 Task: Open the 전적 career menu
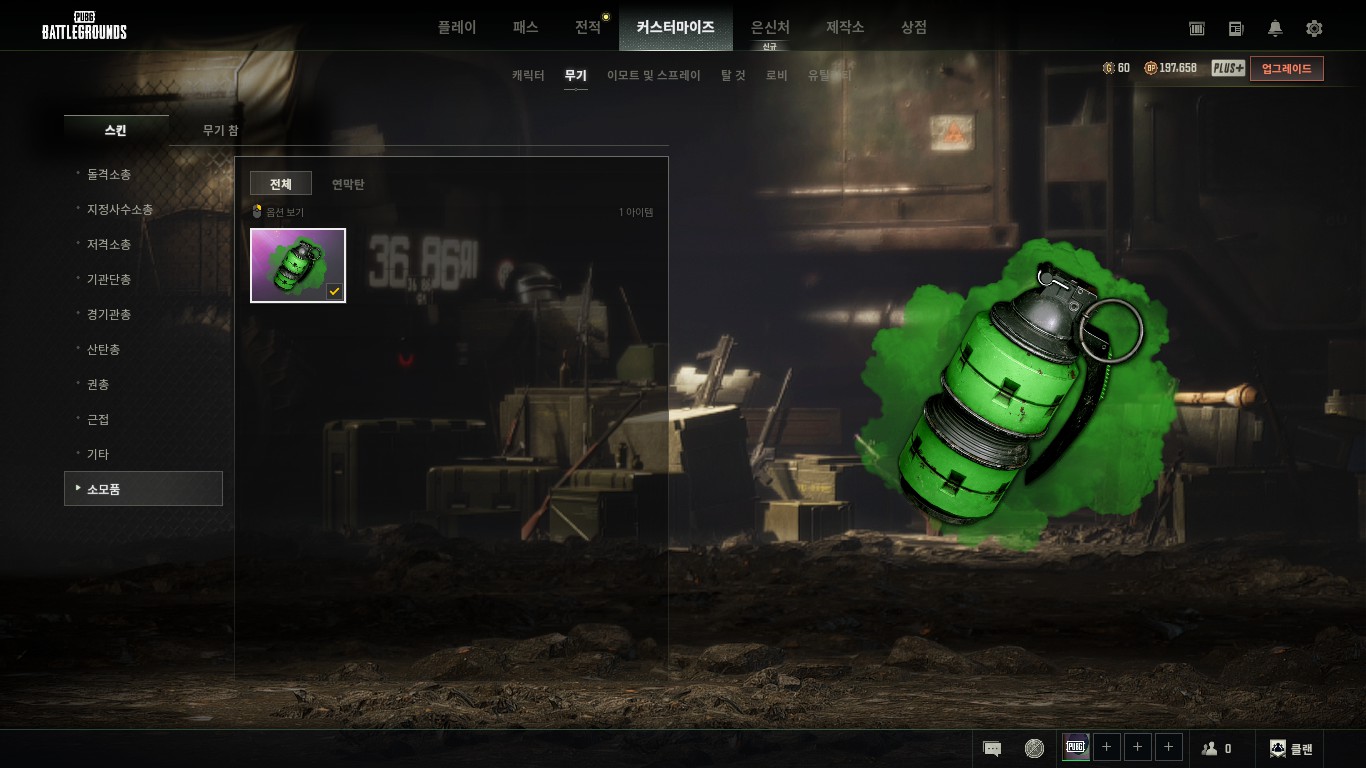pyautogui.click(x=588, y=27)
